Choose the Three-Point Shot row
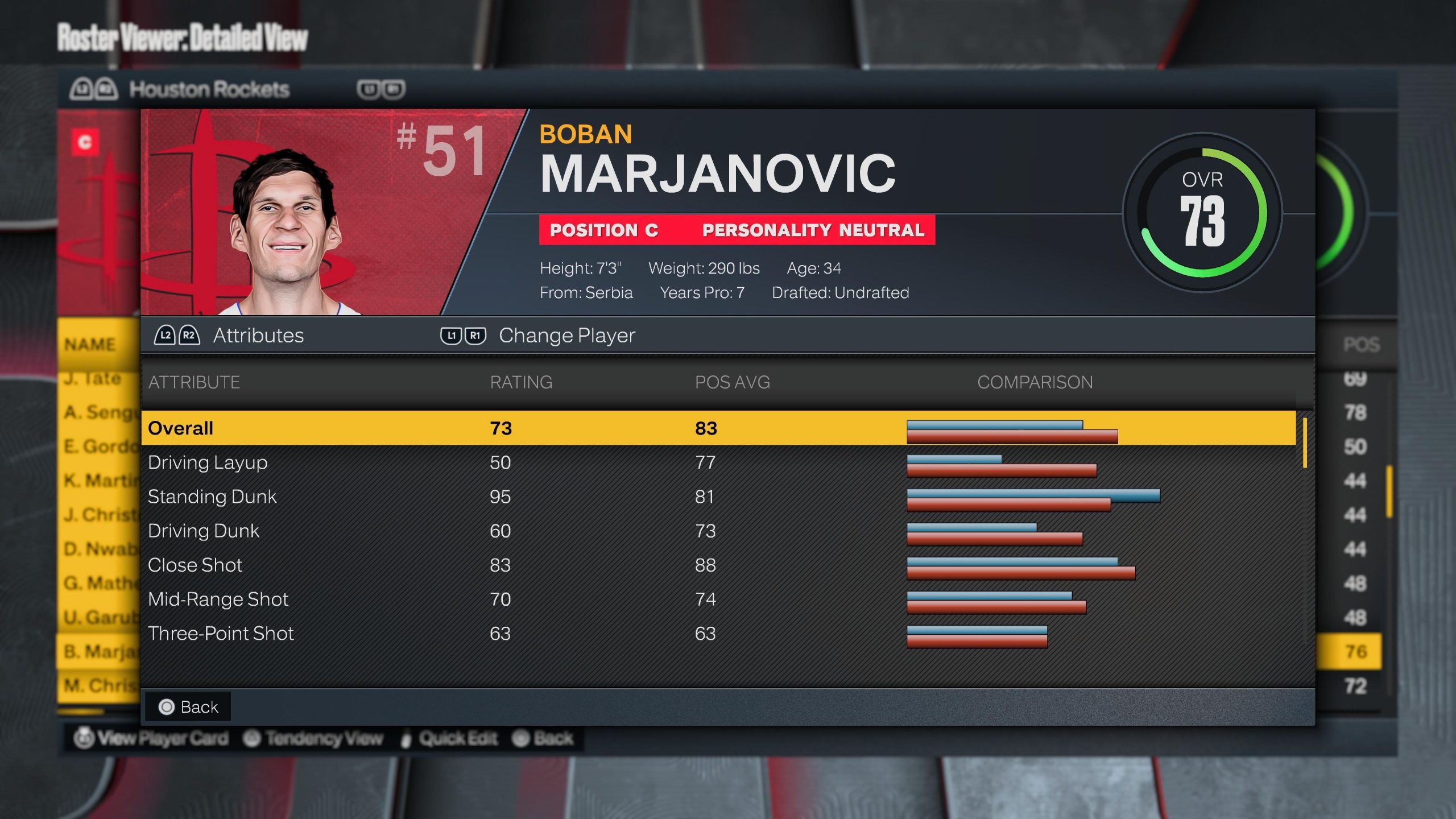Screen dimensions: 1456x819 tap(718, 633)
